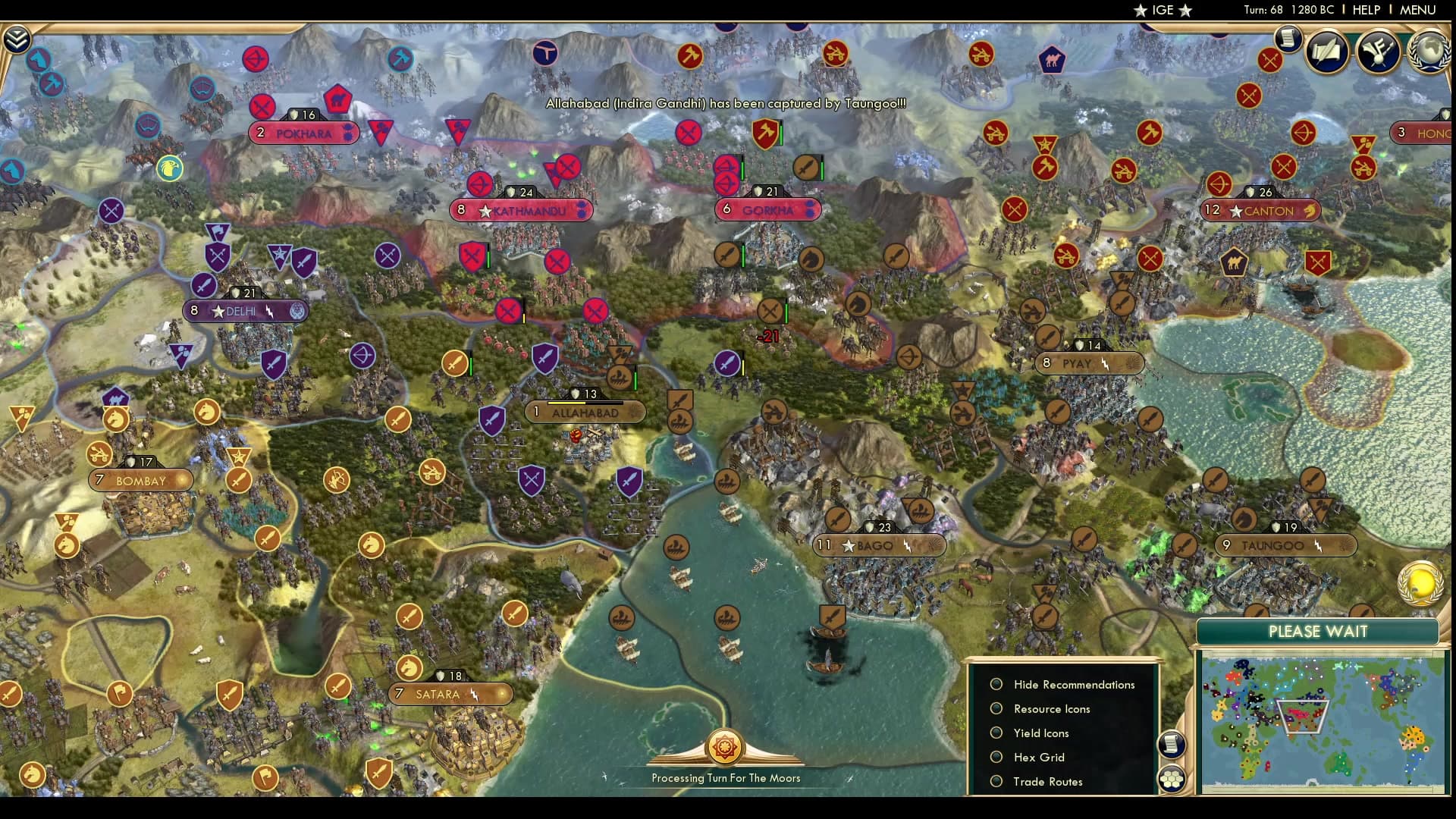
Task: Open the Notification Log scroll icon
Action: (x=1287, y=38)
